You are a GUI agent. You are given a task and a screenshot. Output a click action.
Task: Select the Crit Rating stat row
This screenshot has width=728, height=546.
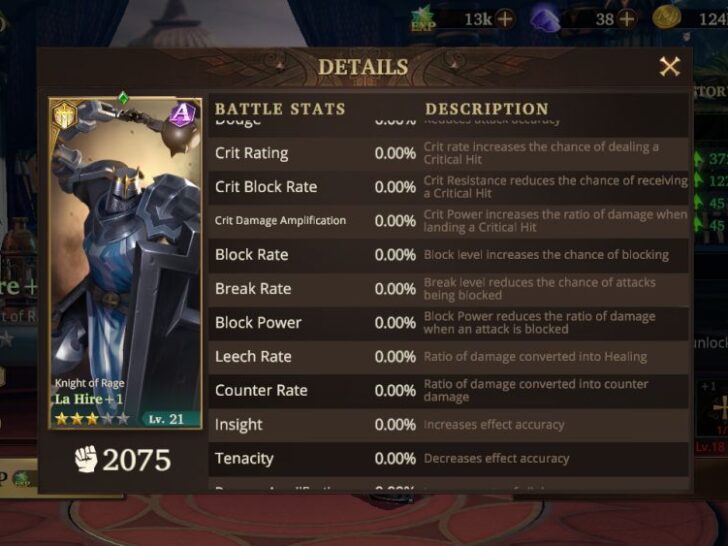450,153
